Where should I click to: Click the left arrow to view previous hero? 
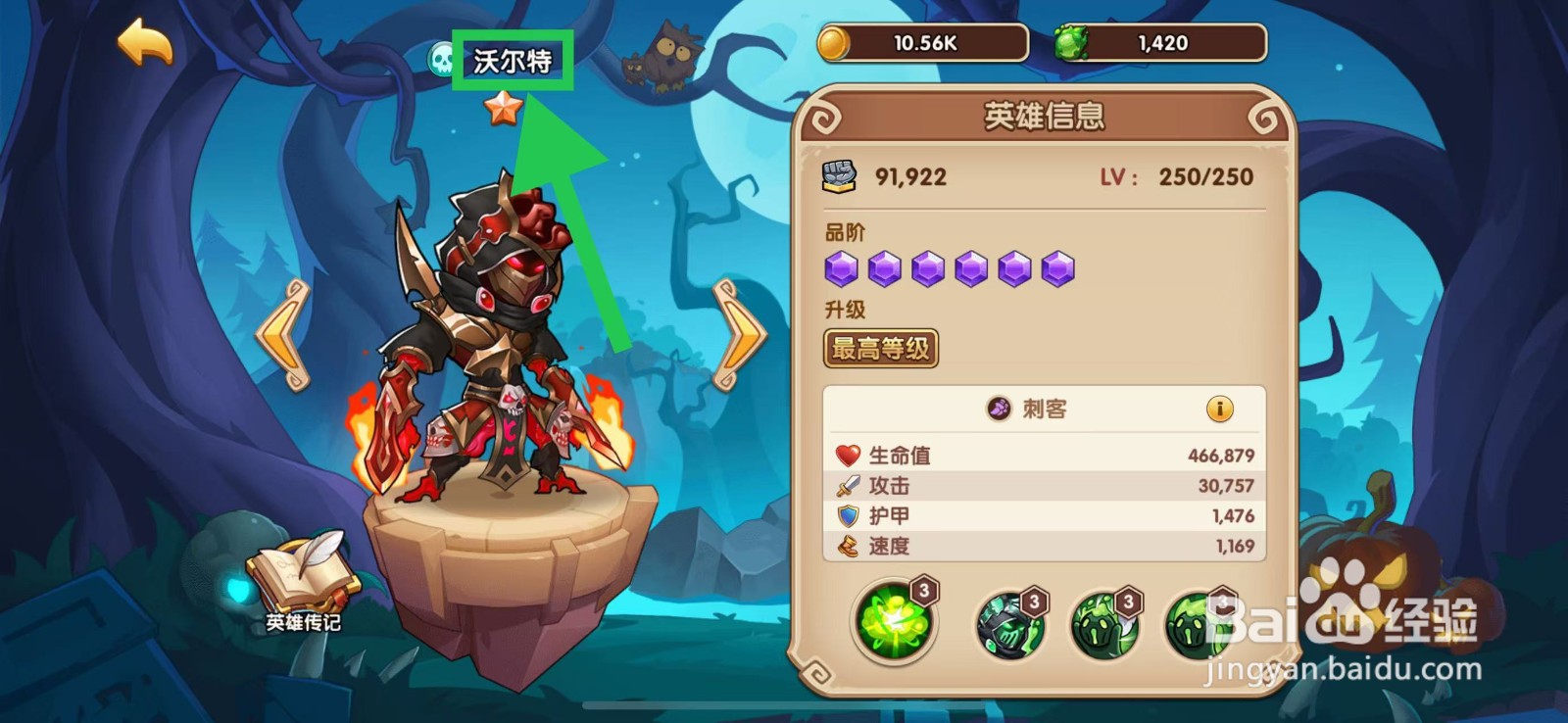[x=282, y=333]
